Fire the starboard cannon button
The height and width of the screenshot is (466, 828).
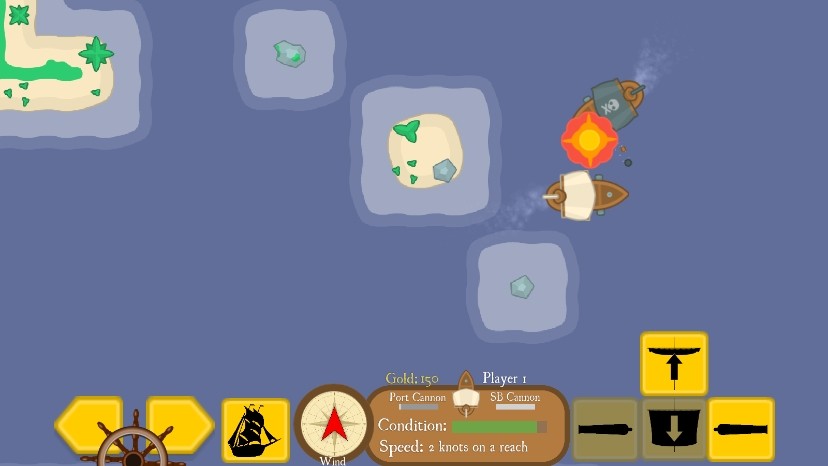741,429
